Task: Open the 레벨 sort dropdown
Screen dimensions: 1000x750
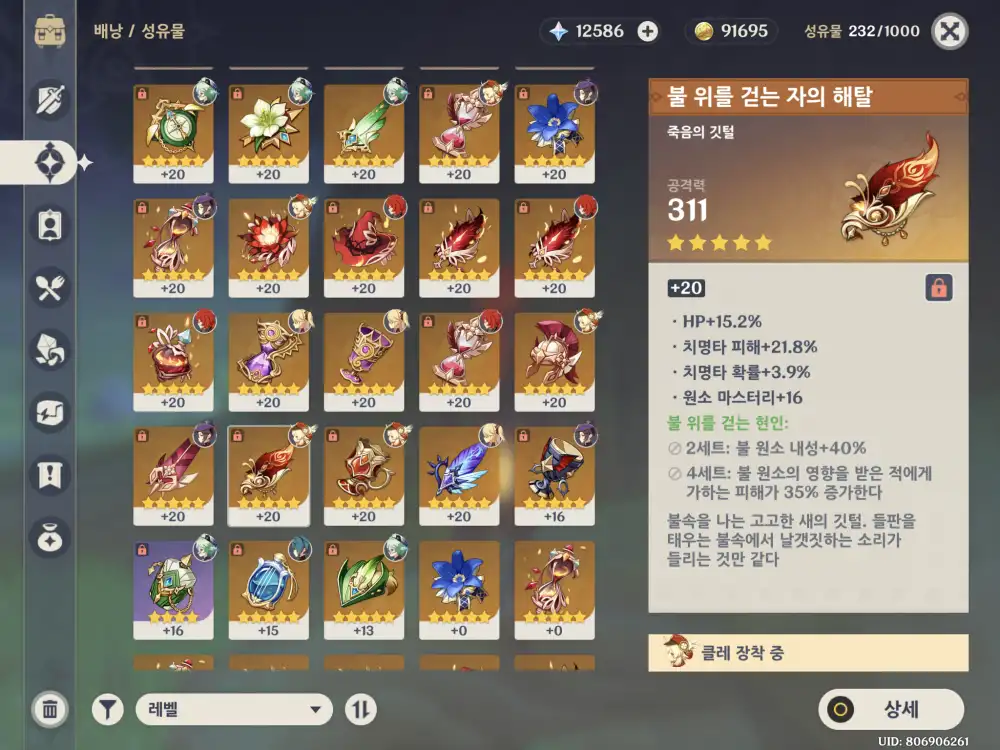Action: (x=233, y=710)
